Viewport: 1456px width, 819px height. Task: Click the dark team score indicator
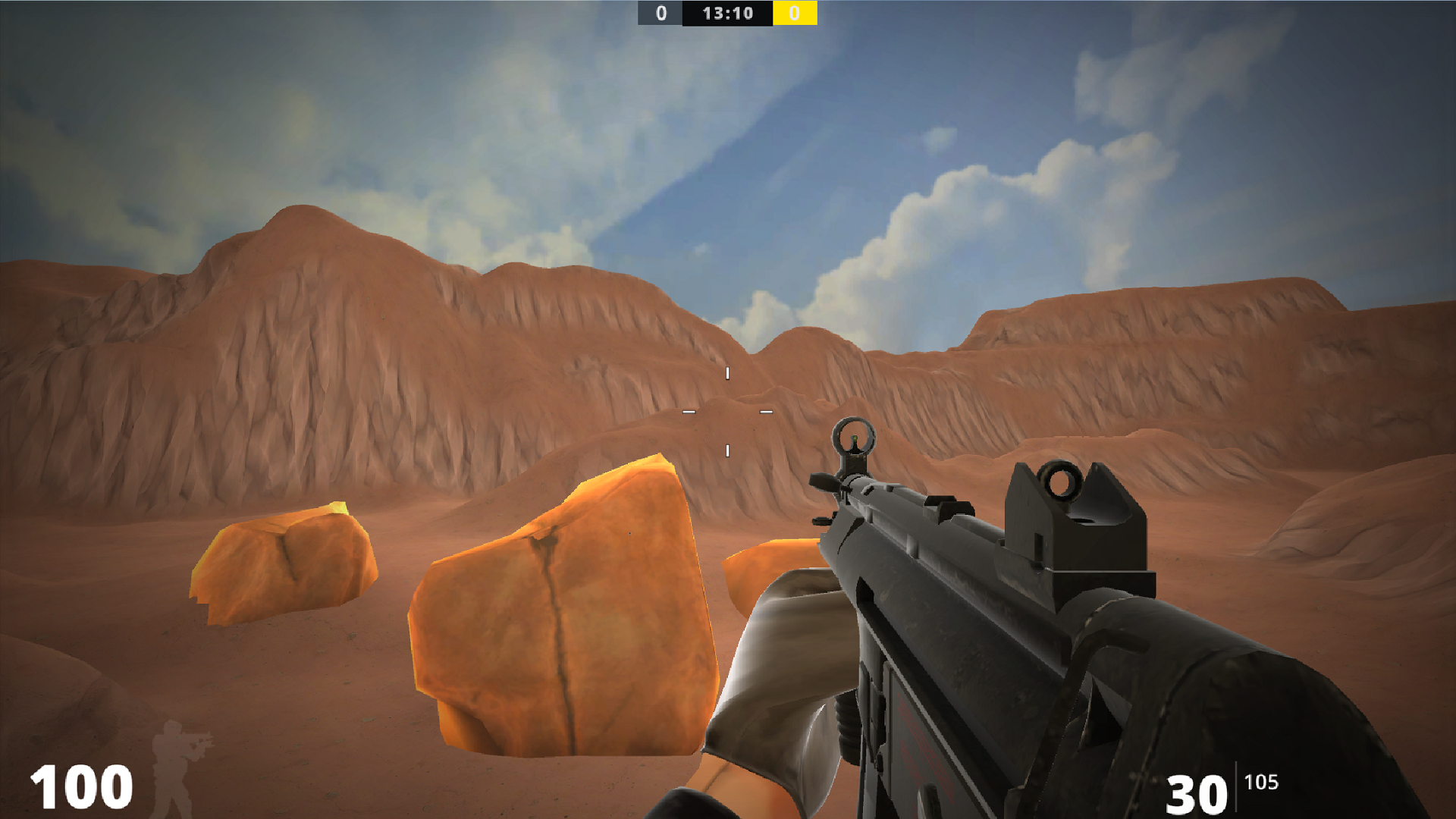[x=659, y=13]
